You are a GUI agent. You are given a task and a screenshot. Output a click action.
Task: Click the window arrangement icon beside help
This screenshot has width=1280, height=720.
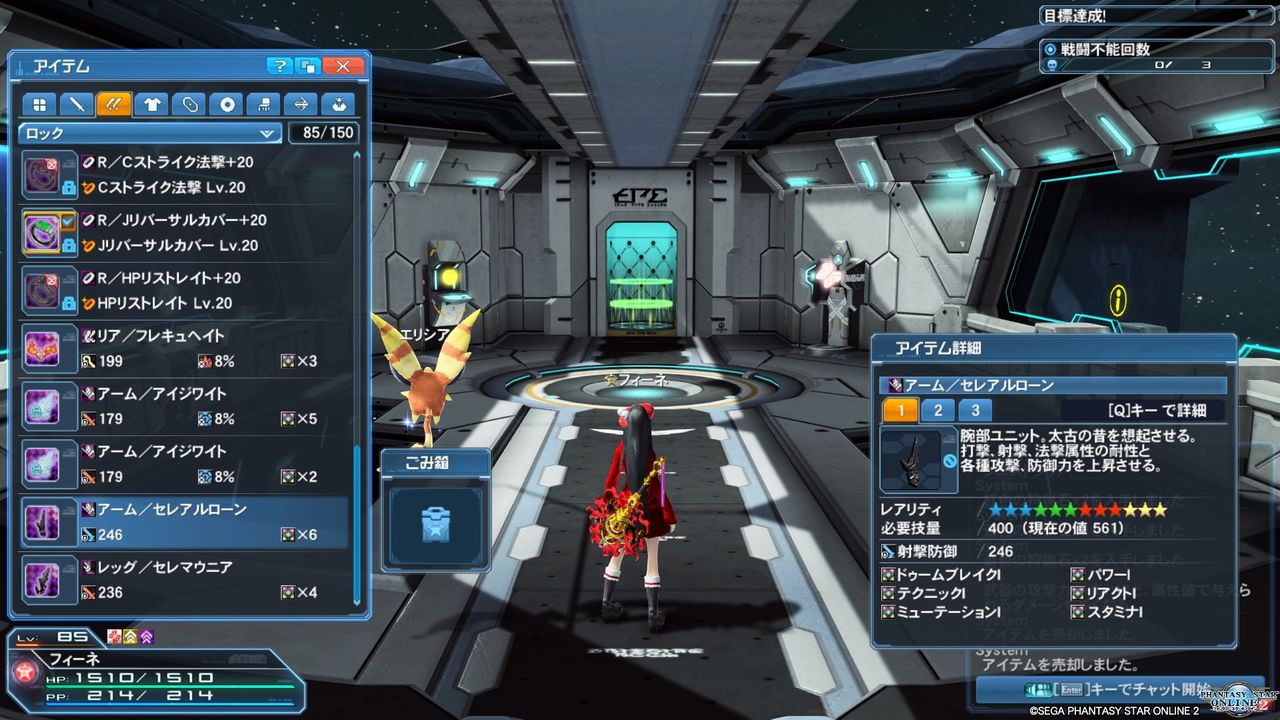pyautogui.click(x=308, y=65)
